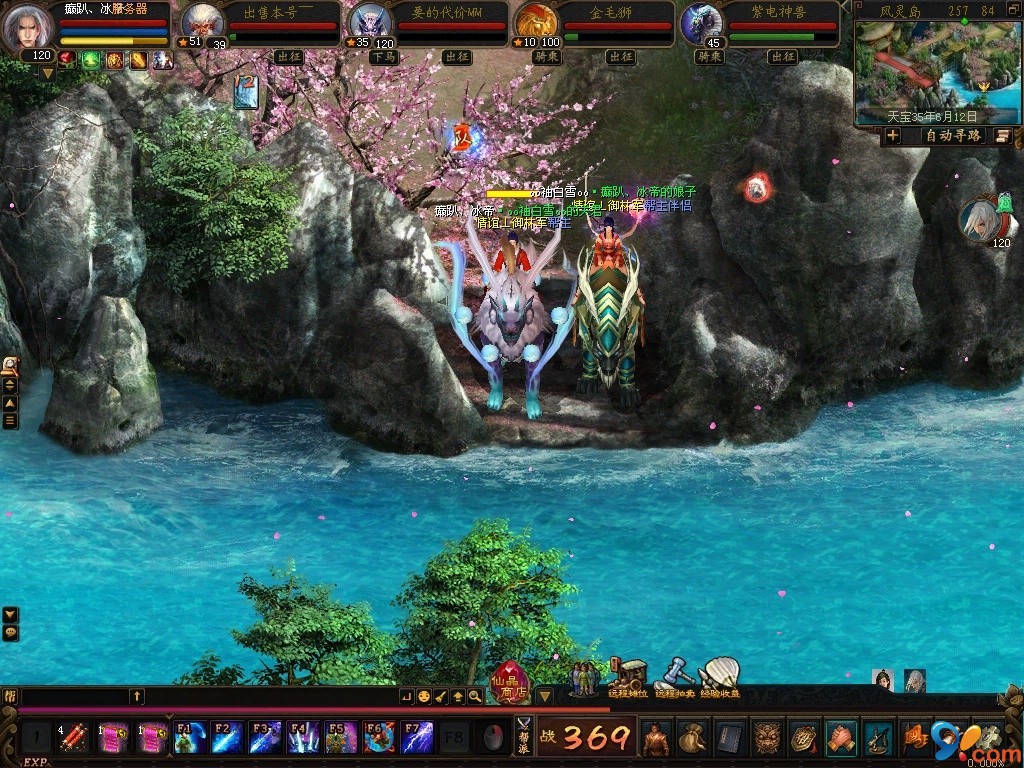Activate the F7 lightning skill
Image resolution: width=1024 pixels, height=768 pixels.
(417, 738)
